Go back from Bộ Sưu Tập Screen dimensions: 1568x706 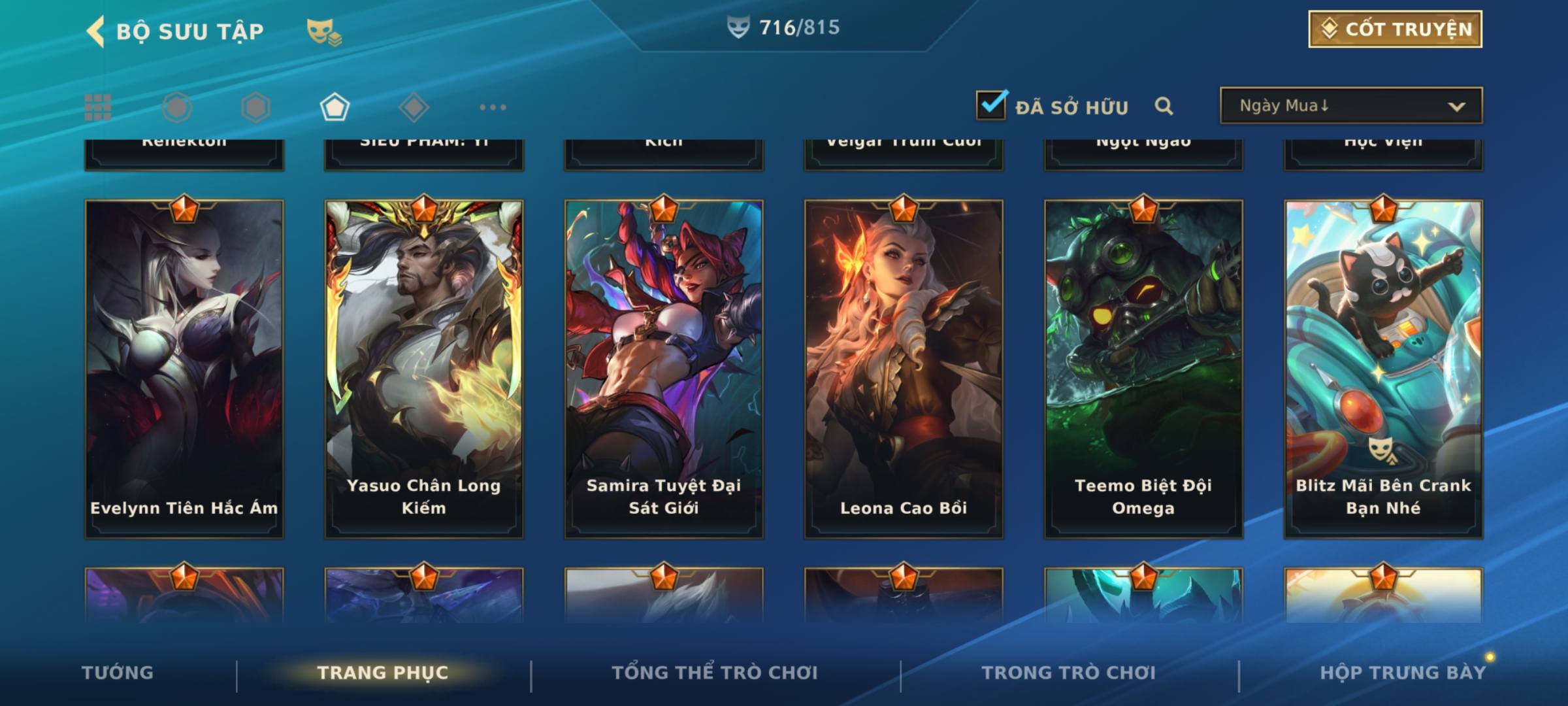96,31
